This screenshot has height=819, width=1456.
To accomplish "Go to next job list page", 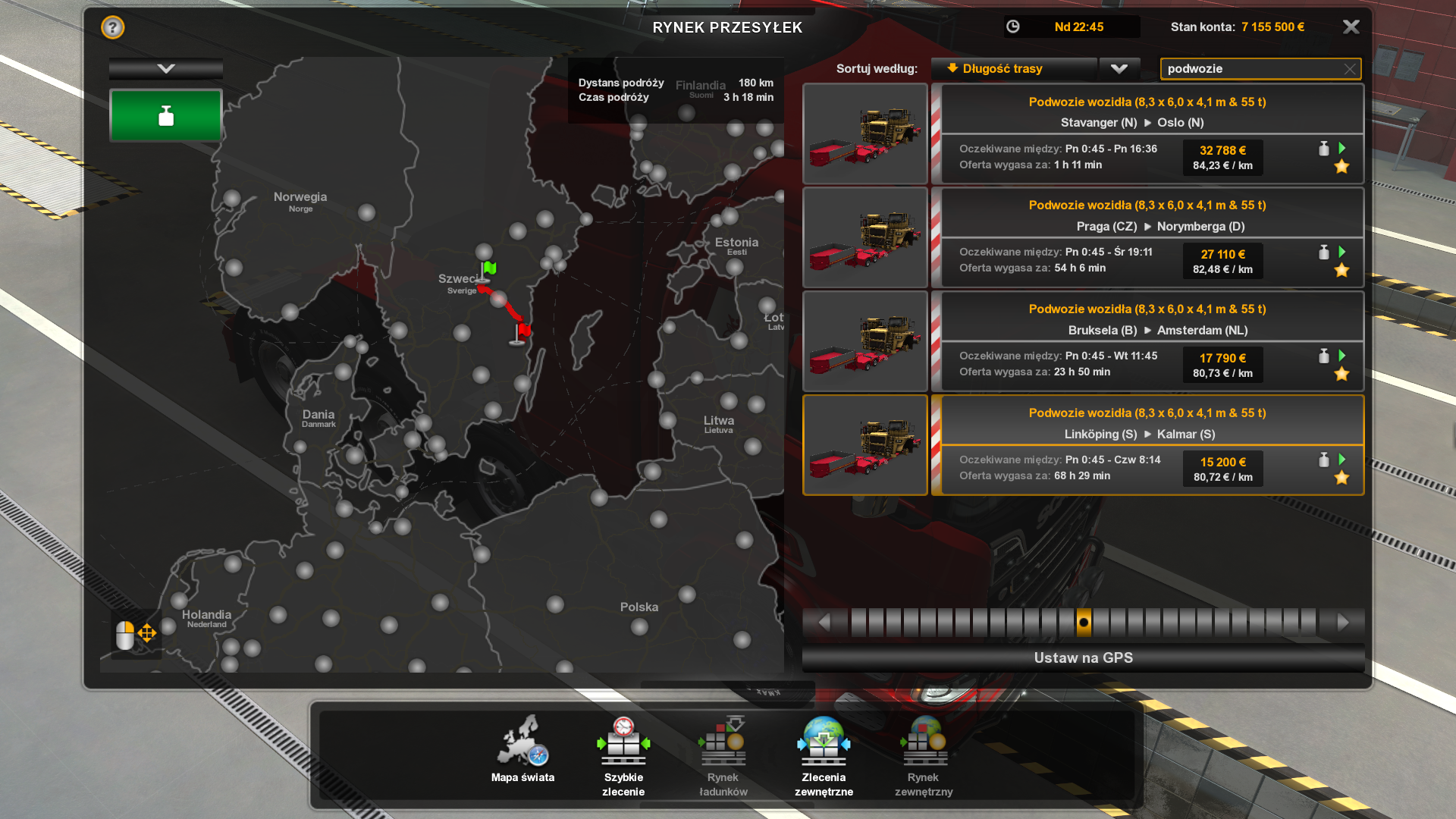I will click(1343, 623).
